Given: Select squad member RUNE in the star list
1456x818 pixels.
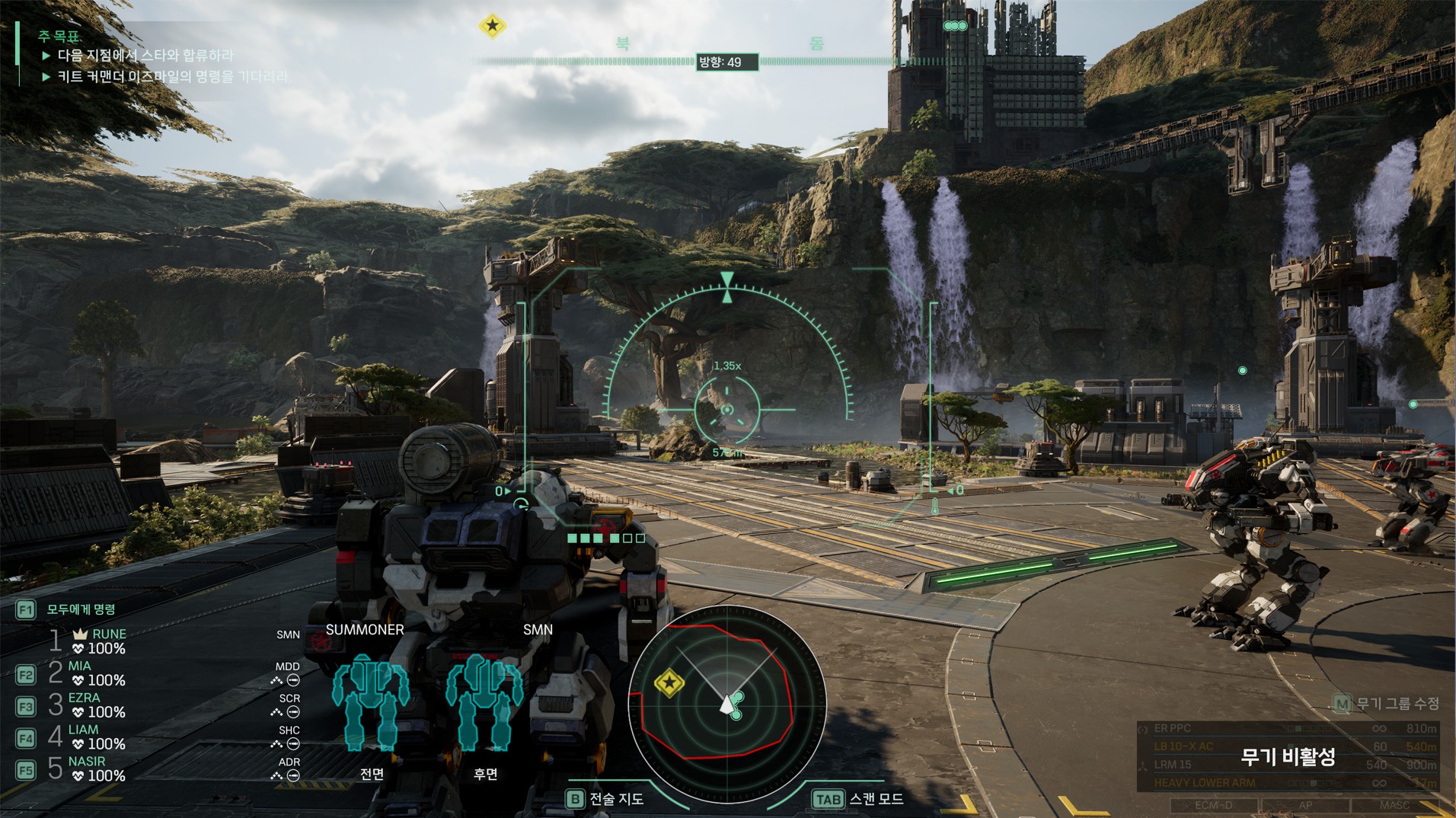Looking at the screenshot, I should [108, 634].
